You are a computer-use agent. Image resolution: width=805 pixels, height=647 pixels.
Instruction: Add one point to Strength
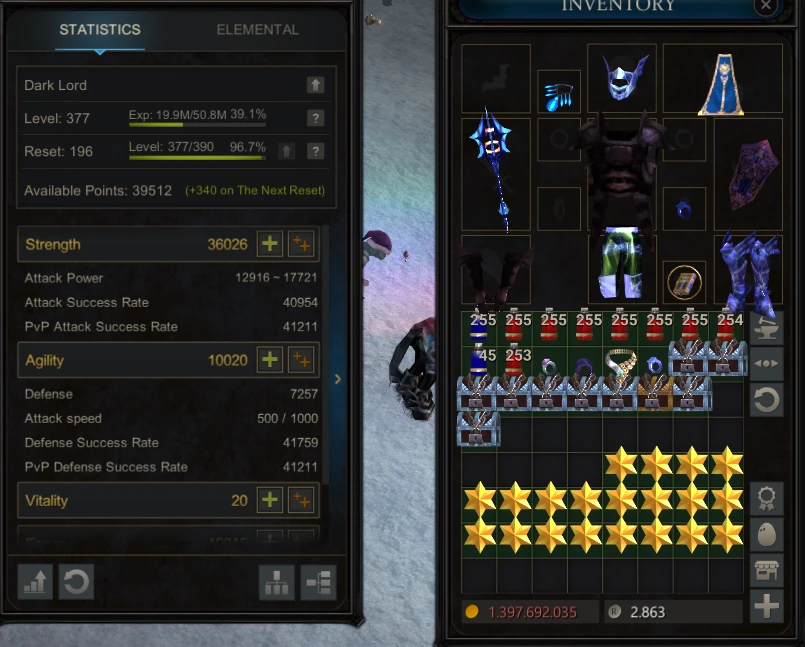(x=269, y=244)
